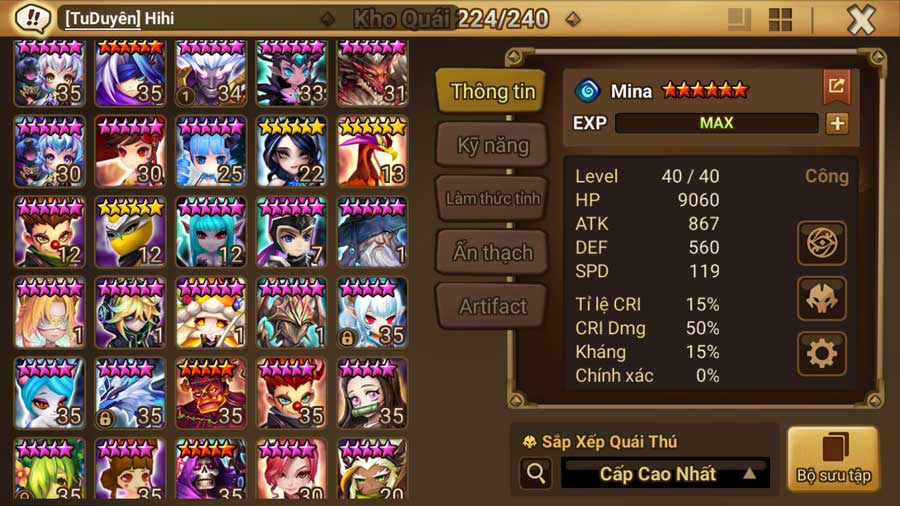
Task: Select the red dragon monster level 31
Action: pos(373,74)
